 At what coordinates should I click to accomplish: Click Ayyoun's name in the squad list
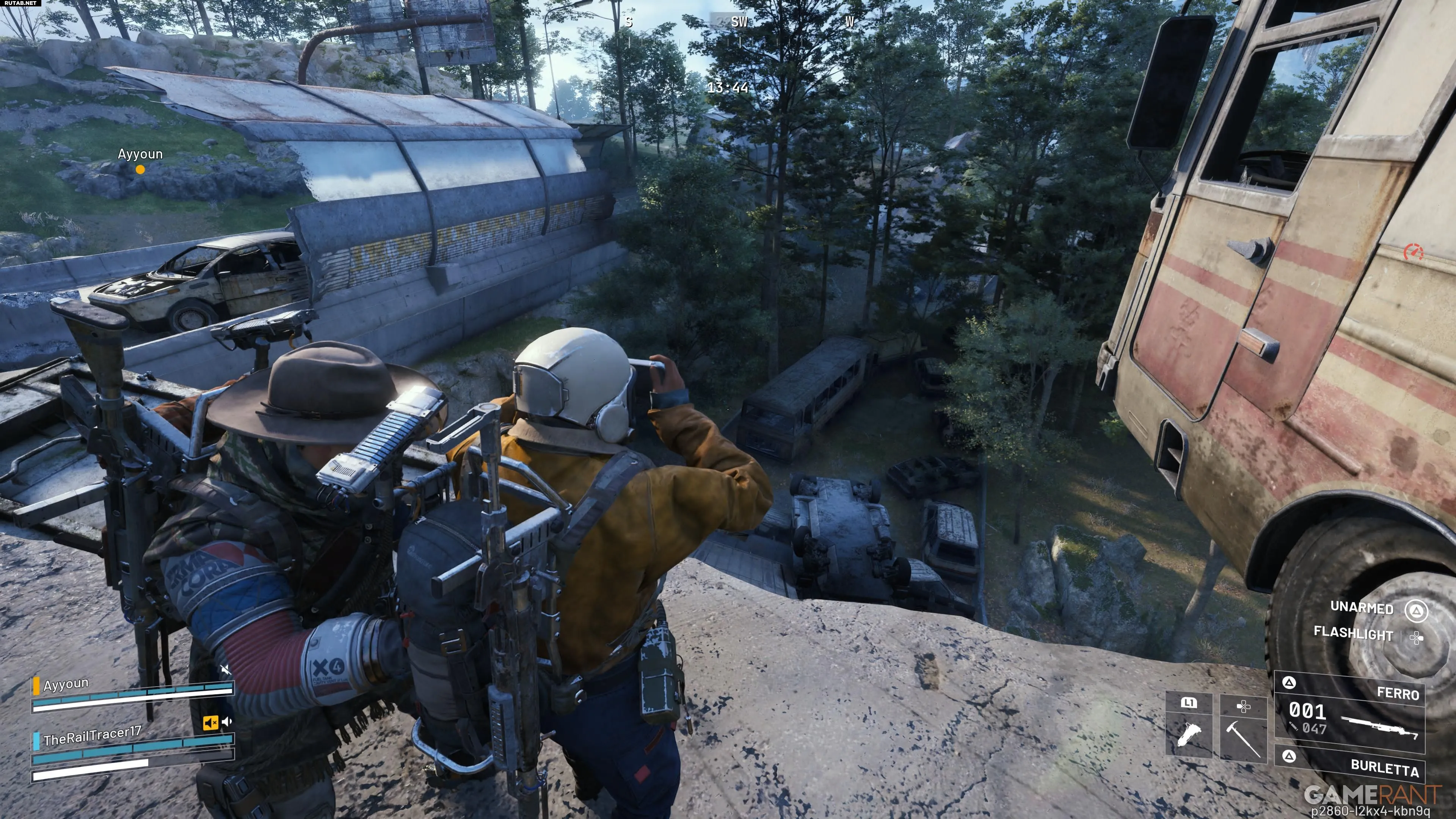pyautogui.click(x=66, y=684)
